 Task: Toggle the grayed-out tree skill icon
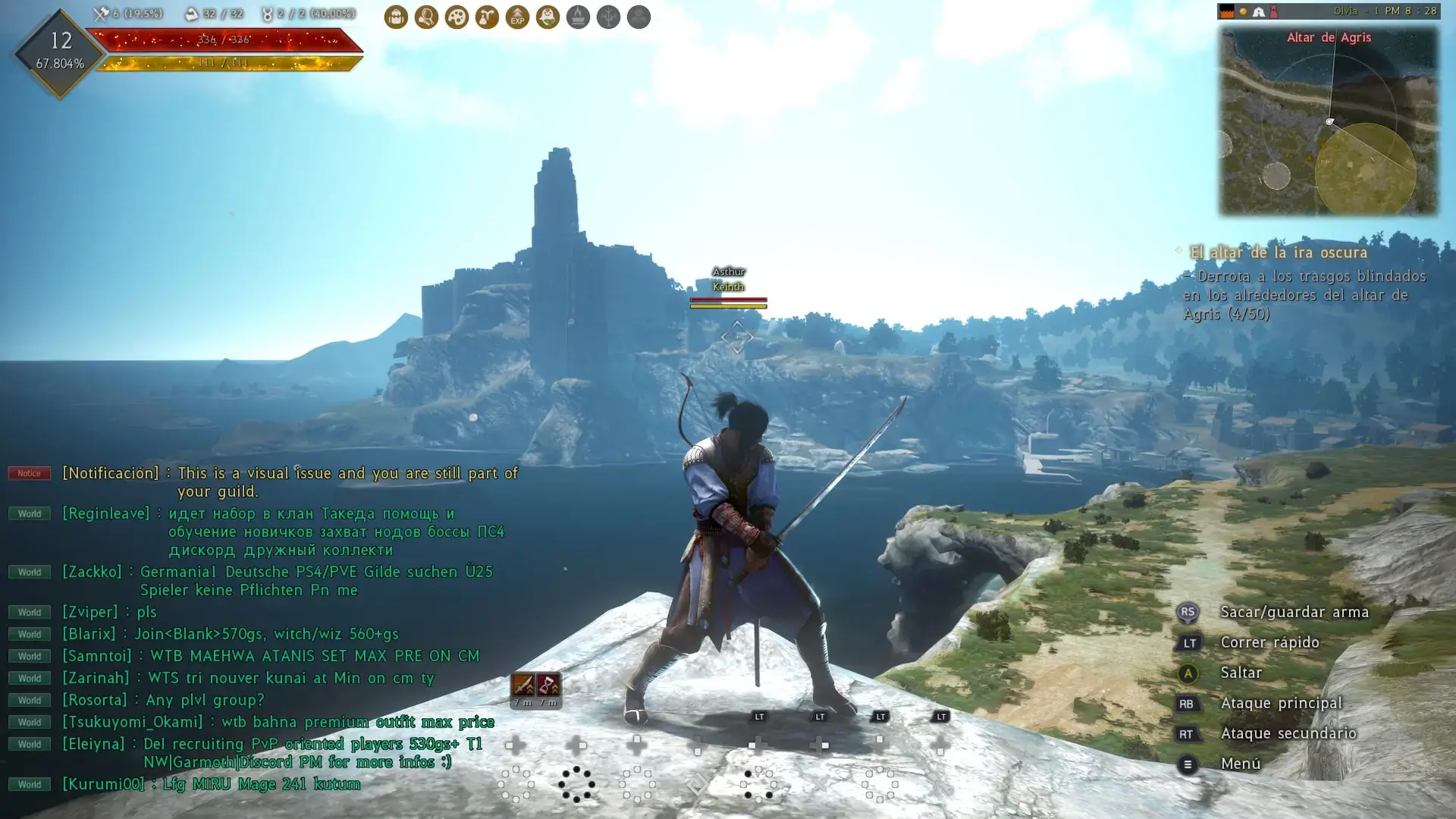609,17
